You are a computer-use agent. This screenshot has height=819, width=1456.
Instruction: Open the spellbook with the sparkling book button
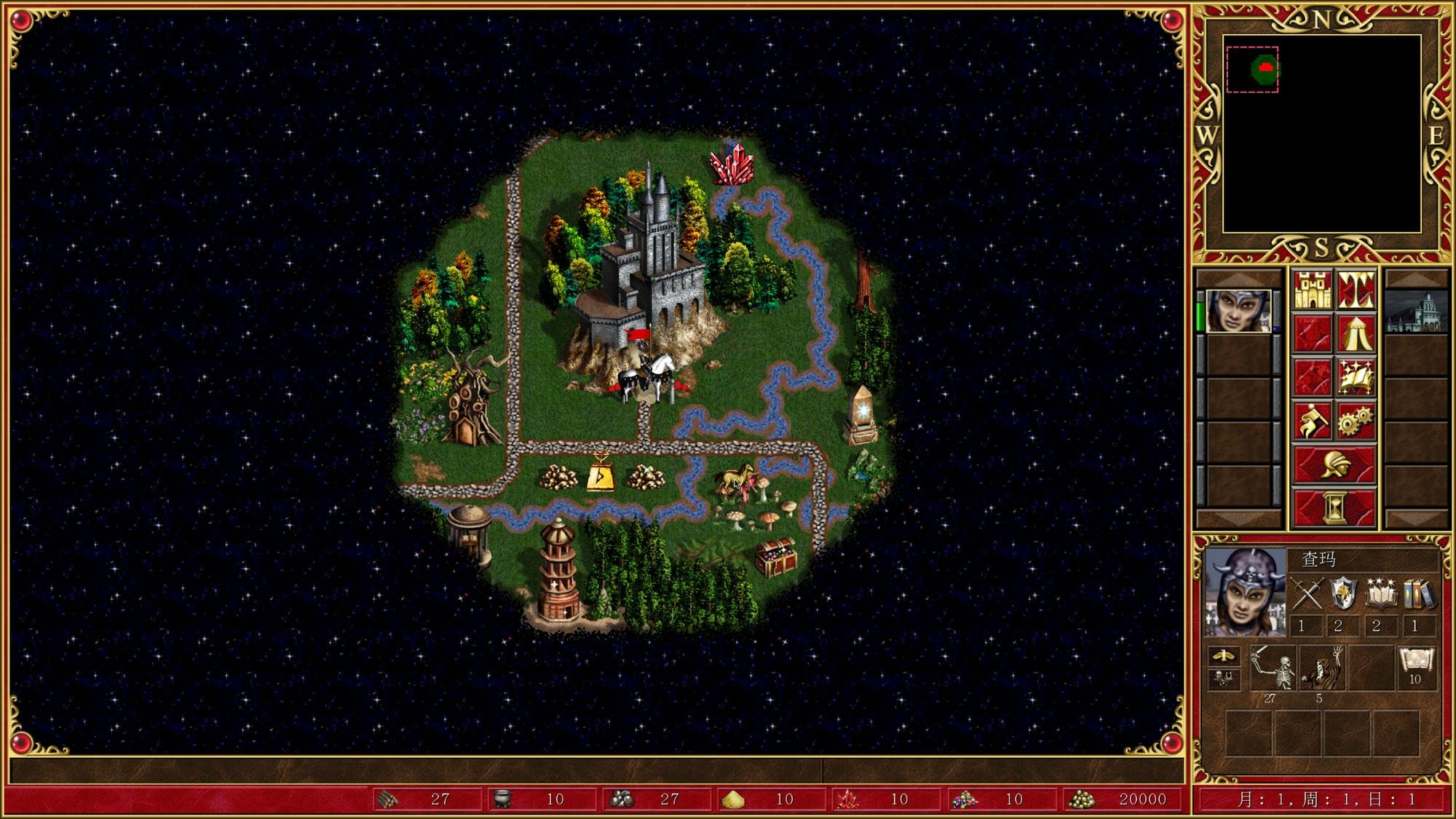1356,377
